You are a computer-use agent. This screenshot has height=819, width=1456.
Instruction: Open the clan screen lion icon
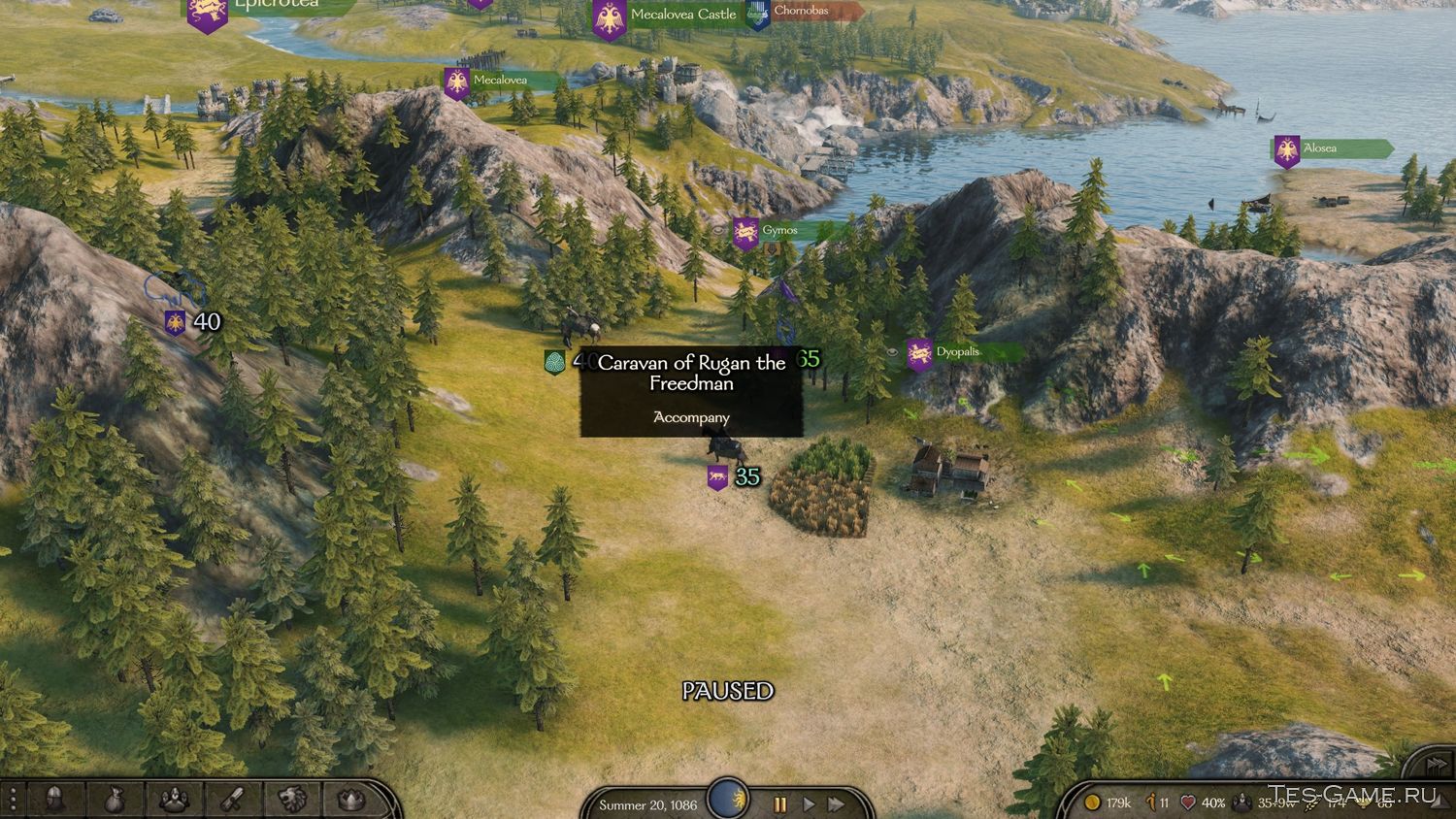[x=291, y=800]
